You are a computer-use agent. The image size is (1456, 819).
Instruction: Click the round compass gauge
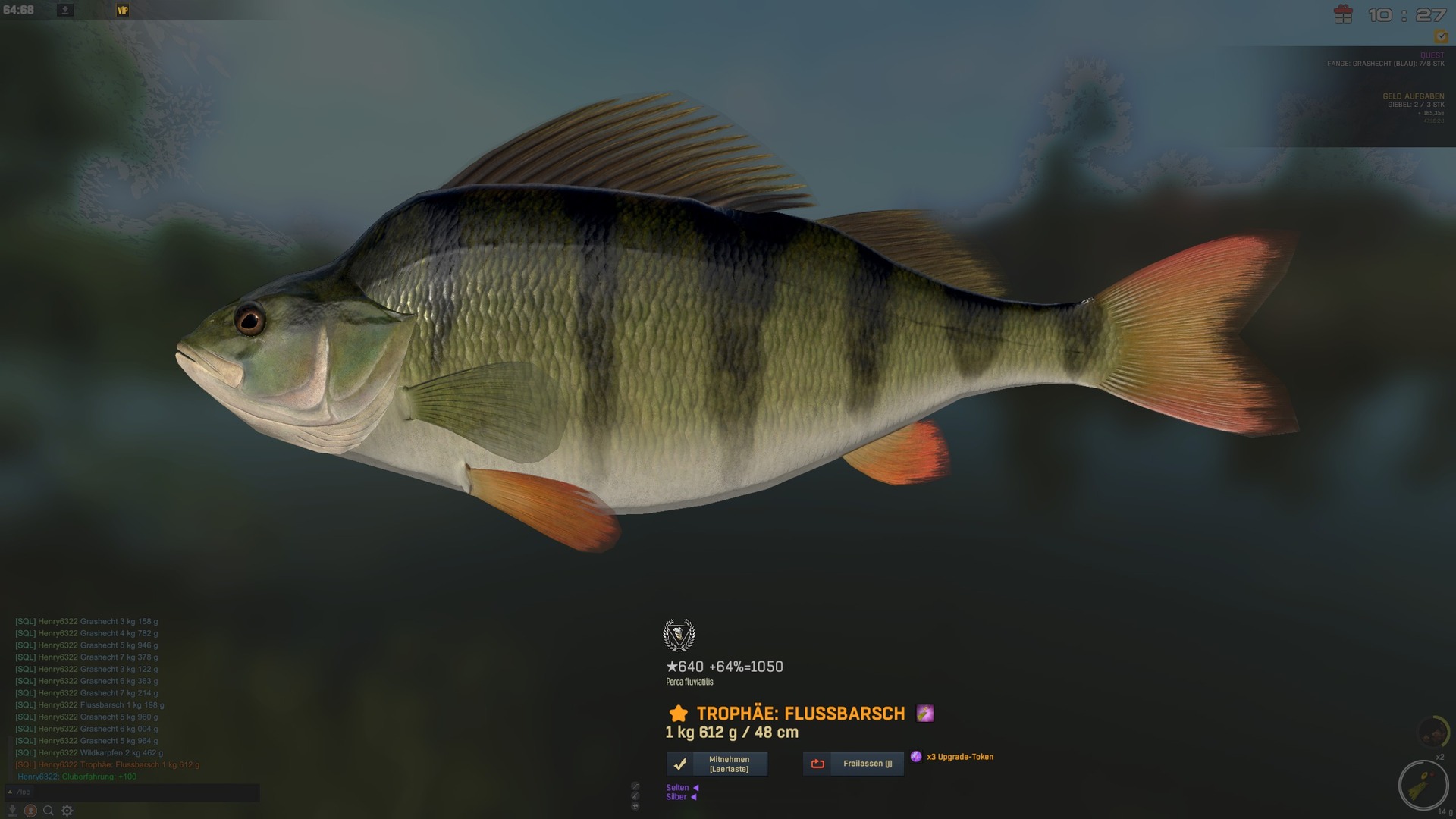coord(1423,785)
